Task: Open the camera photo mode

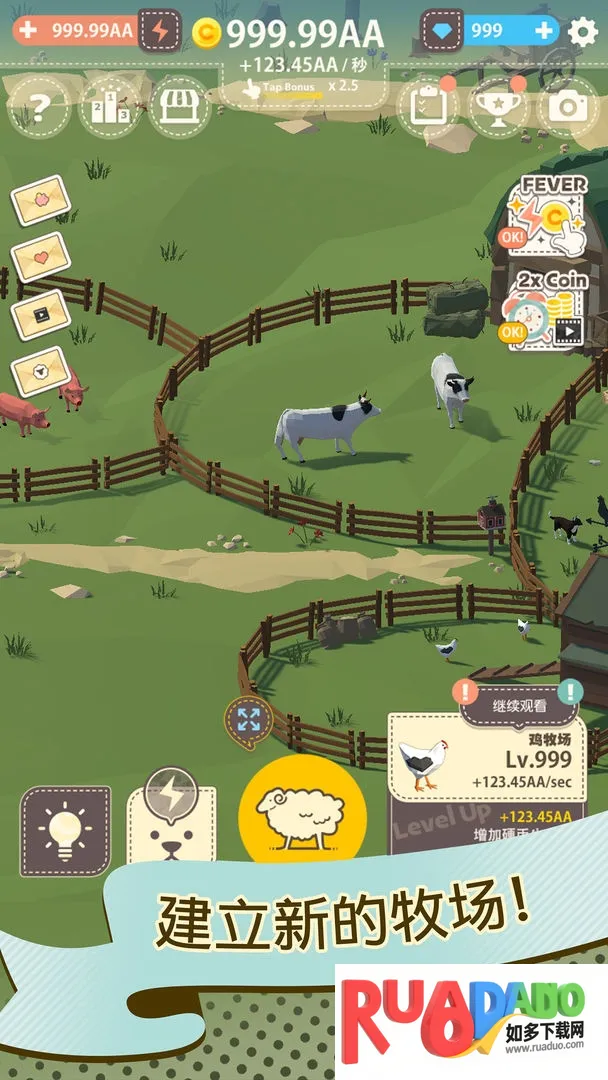Action: [567, 107]
